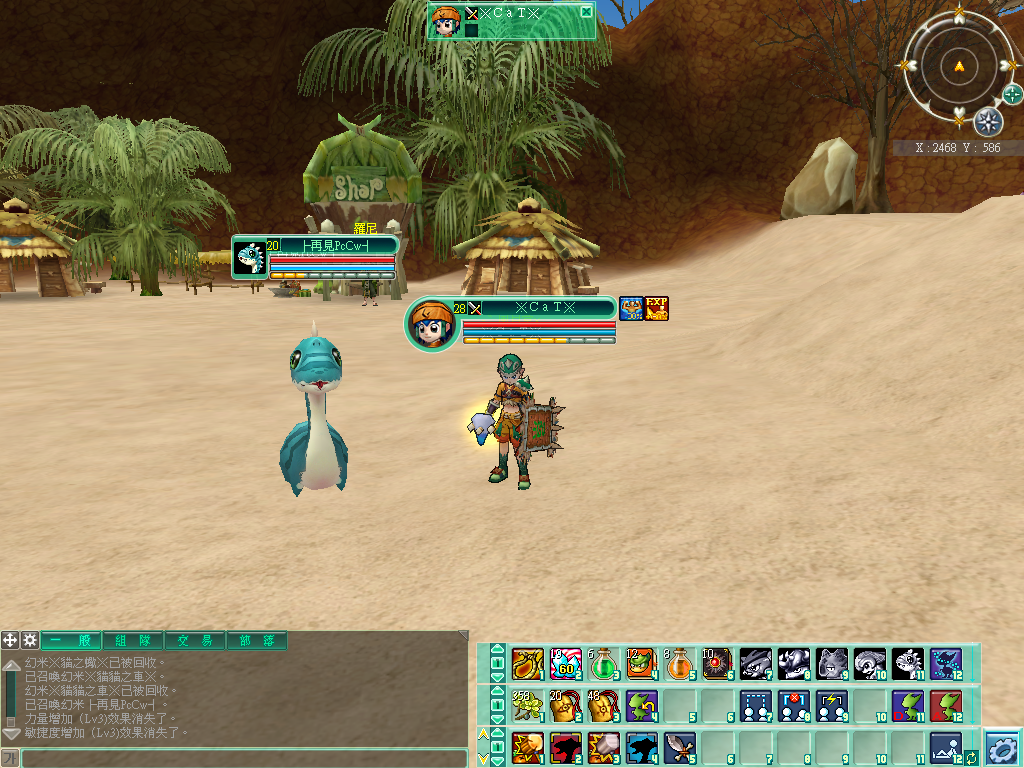Click the small green button beside minimap
The width and height of the screenshot is (1024, 768).
coord(1012,95)
